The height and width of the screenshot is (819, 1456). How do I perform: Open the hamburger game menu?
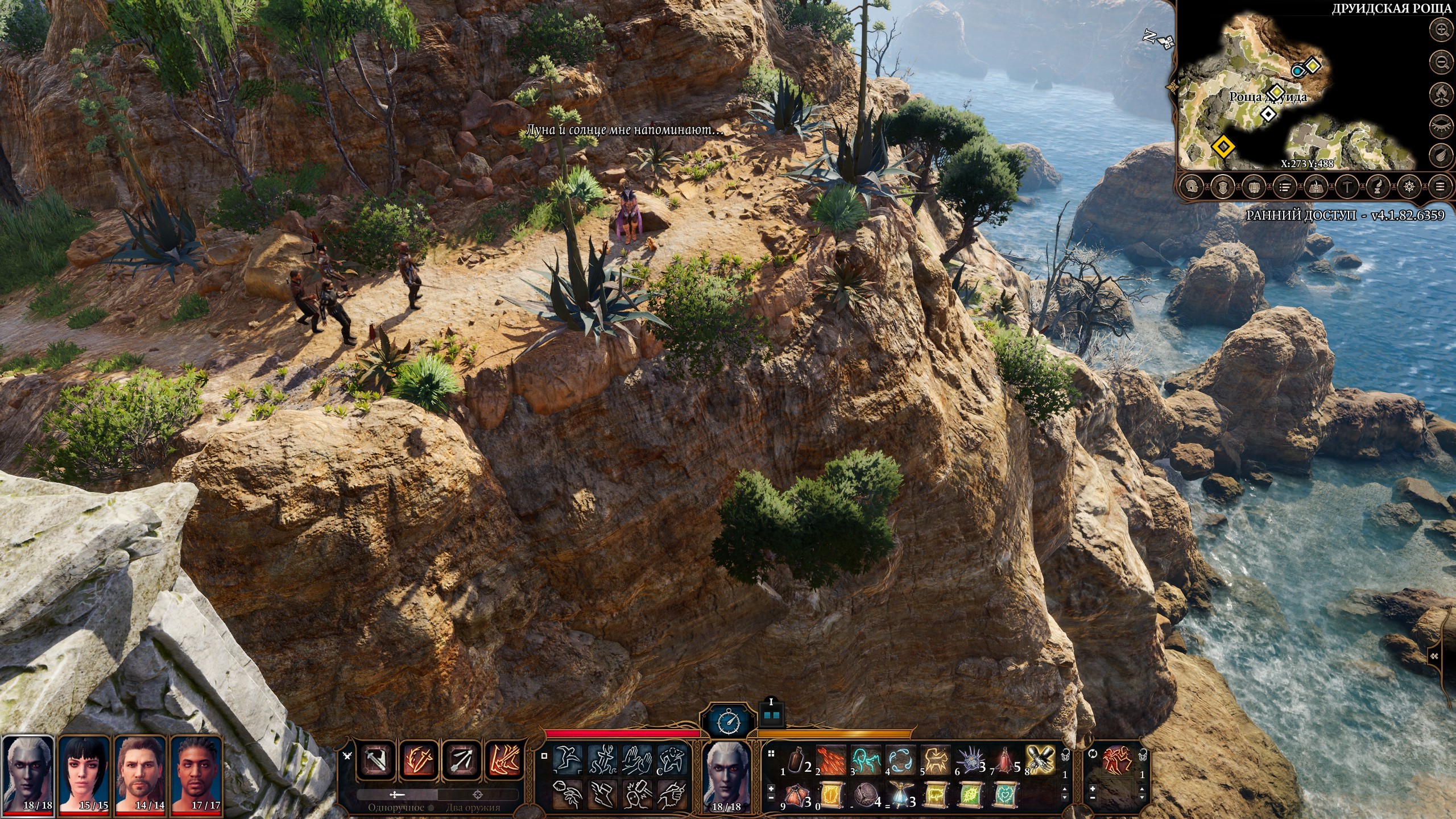click(x=1440, y=186)
